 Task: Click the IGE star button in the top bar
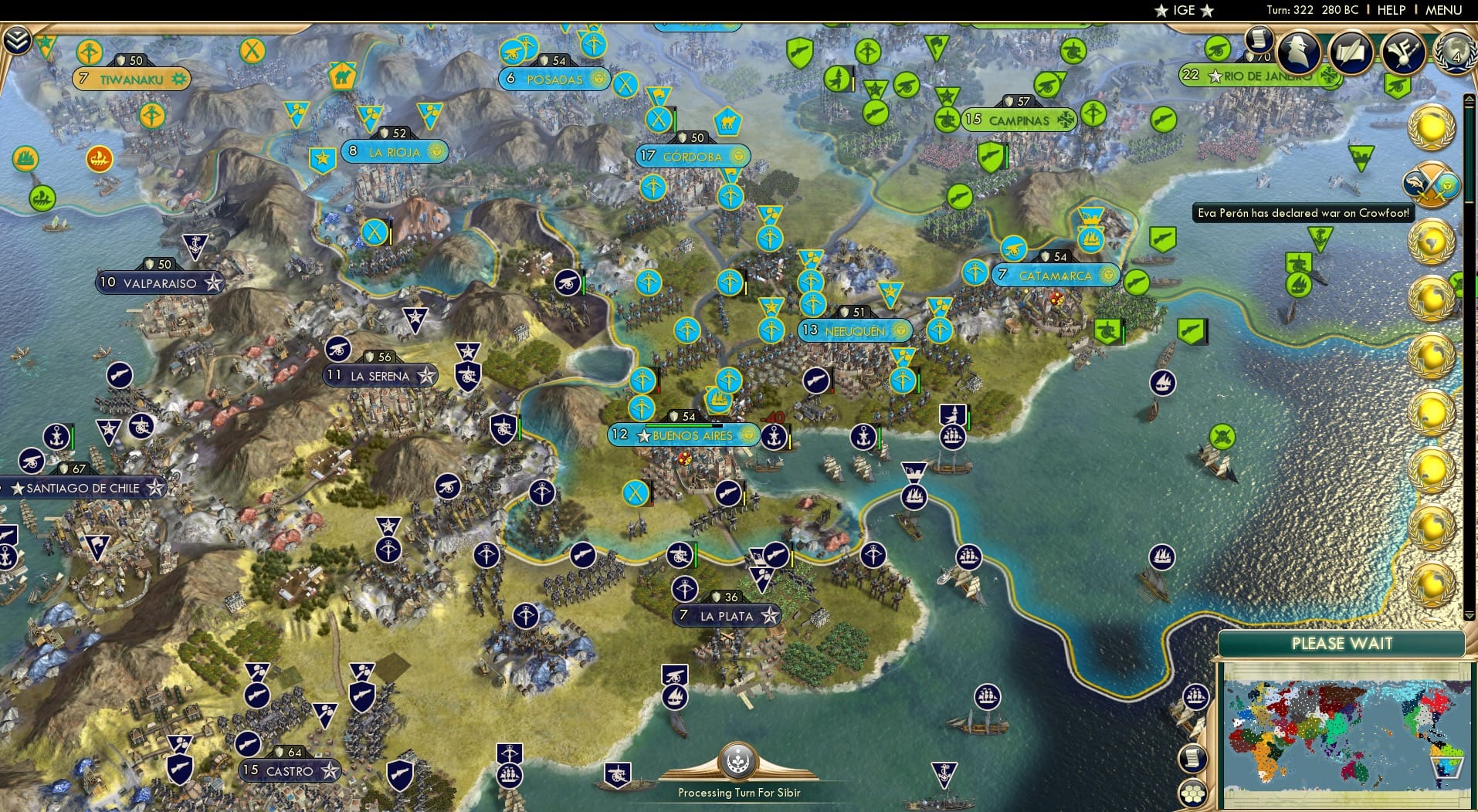[x=1184, y=10]
